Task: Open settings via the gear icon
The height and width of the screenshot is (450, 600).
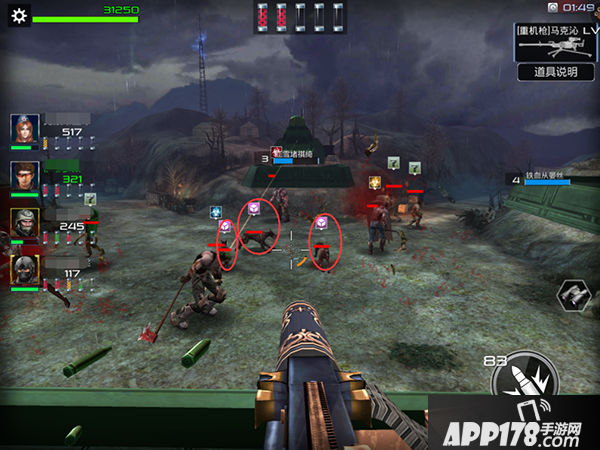Action: [x=17, y=15]
